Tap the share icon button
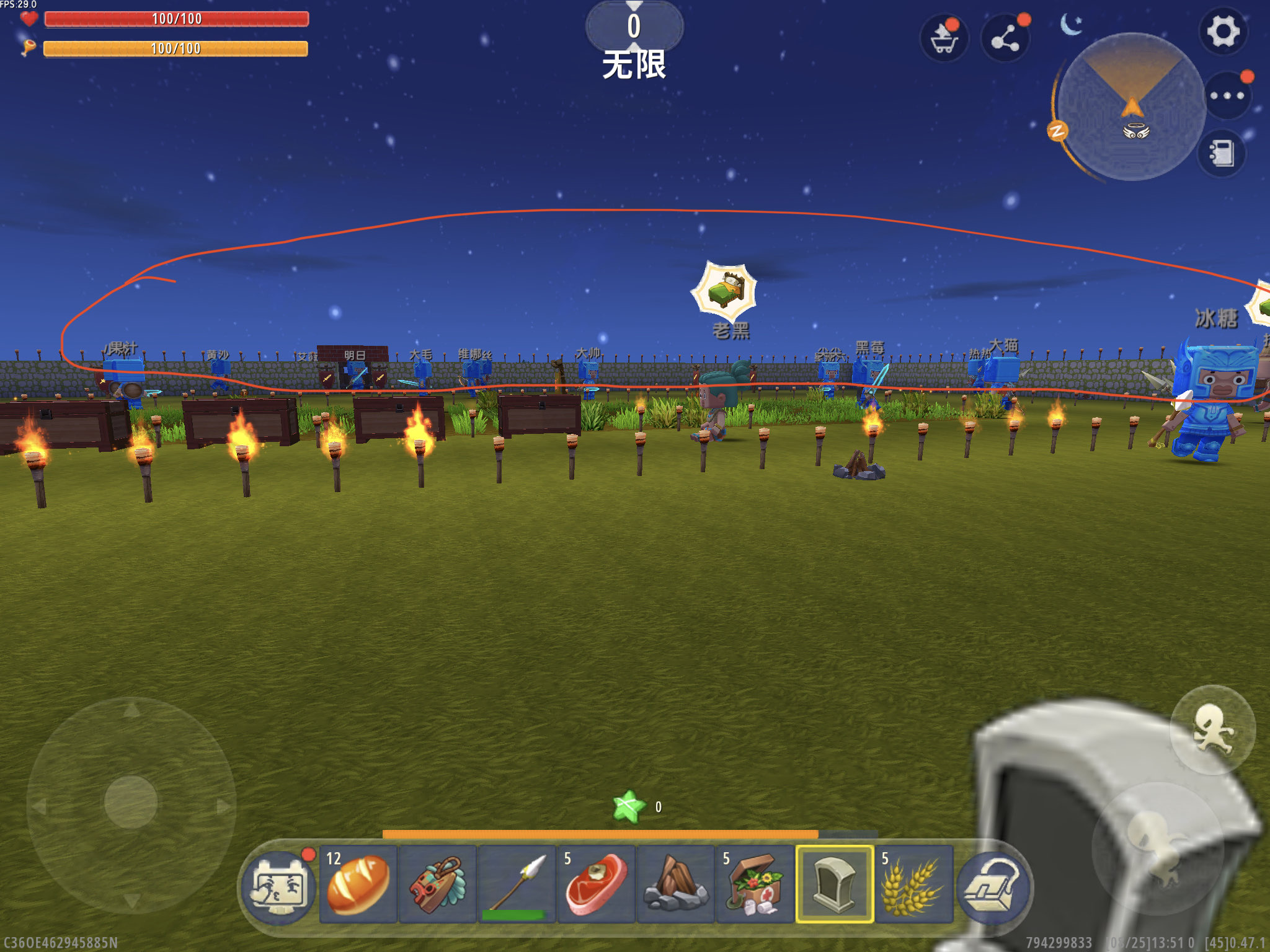Viewport: 1270px width, 952px height. point(1005,38)
